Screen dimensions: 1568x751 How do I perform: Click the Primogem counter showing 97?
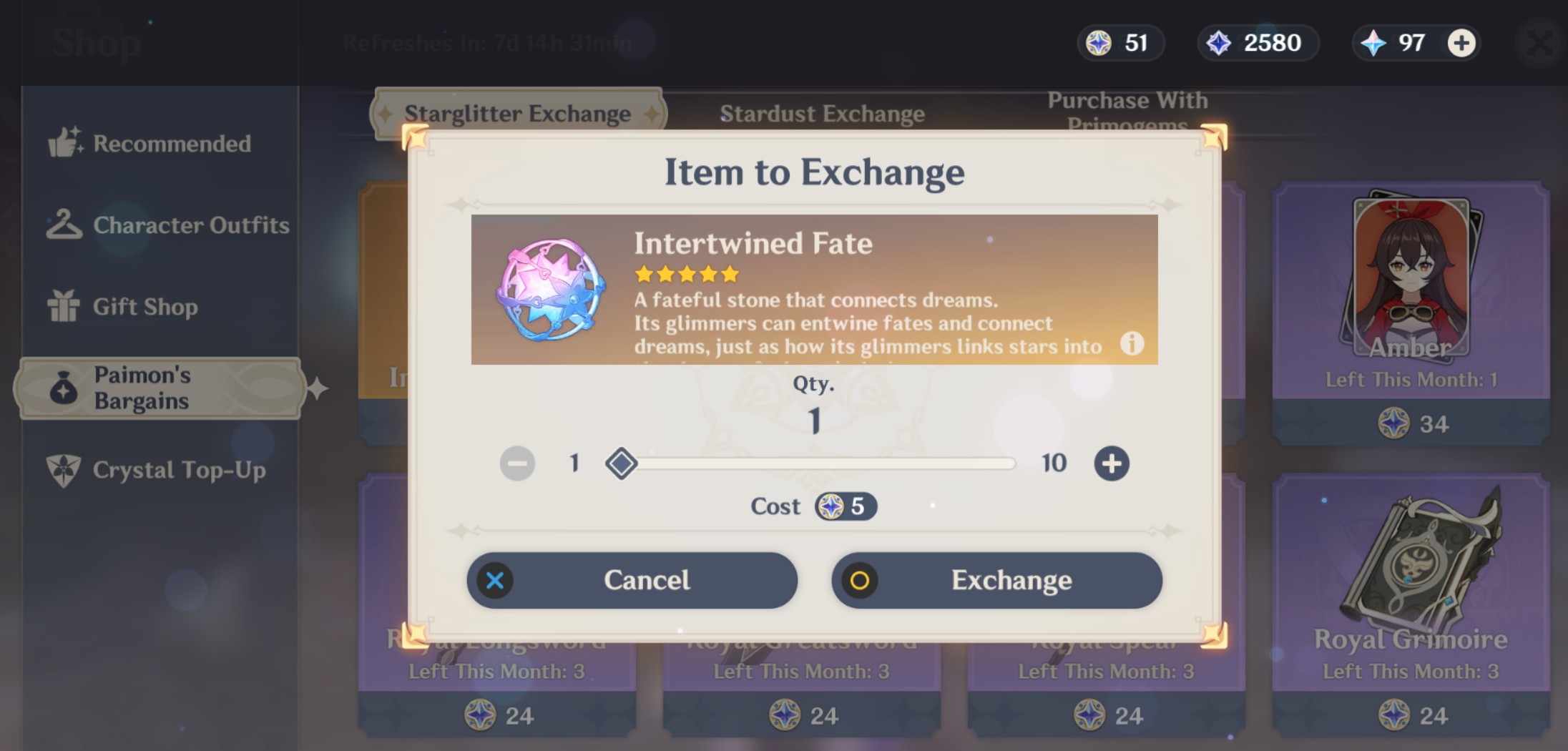1393,43
